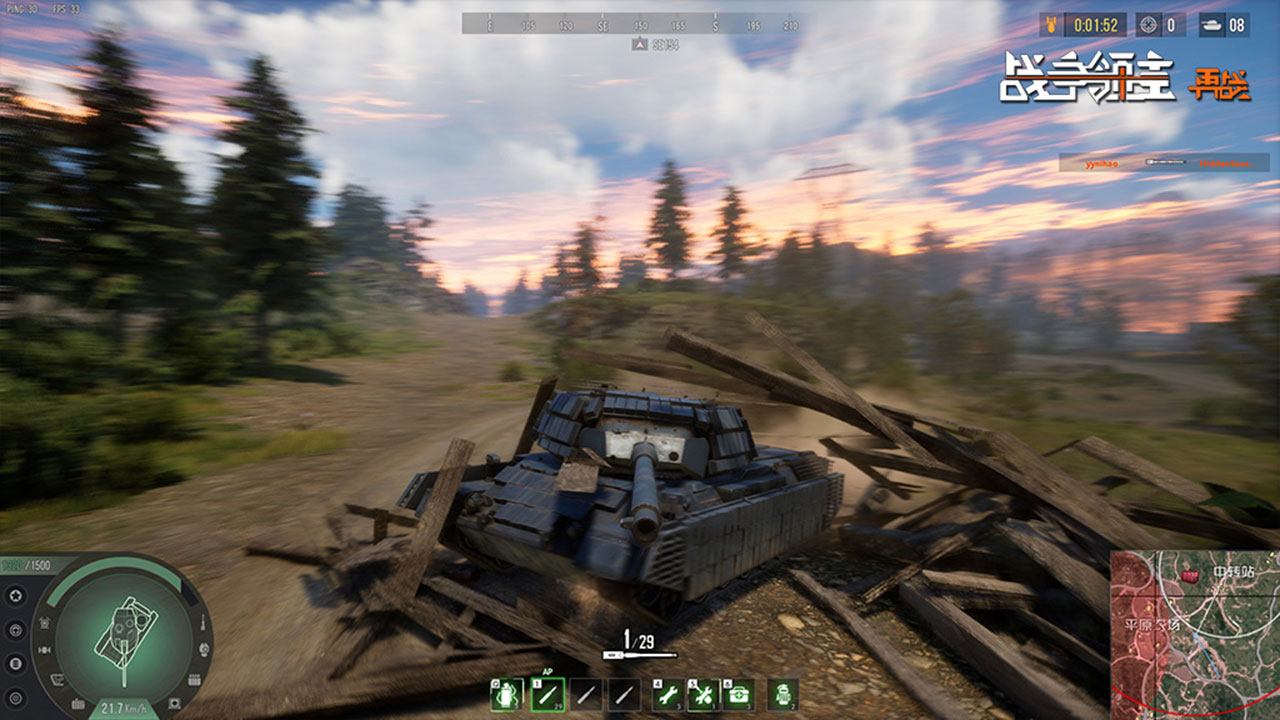
Task: Click the star button on left panel
Action: [x=15, y=597]
